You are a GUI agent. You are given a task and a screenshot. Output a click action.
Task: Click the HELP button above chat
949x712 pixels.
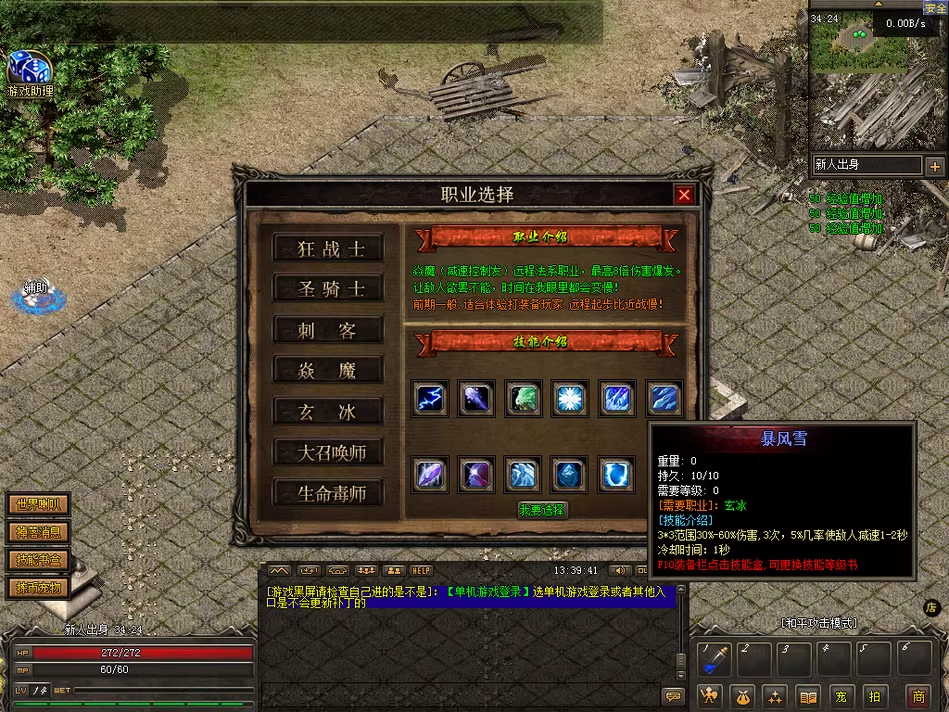tap(421, 570)
